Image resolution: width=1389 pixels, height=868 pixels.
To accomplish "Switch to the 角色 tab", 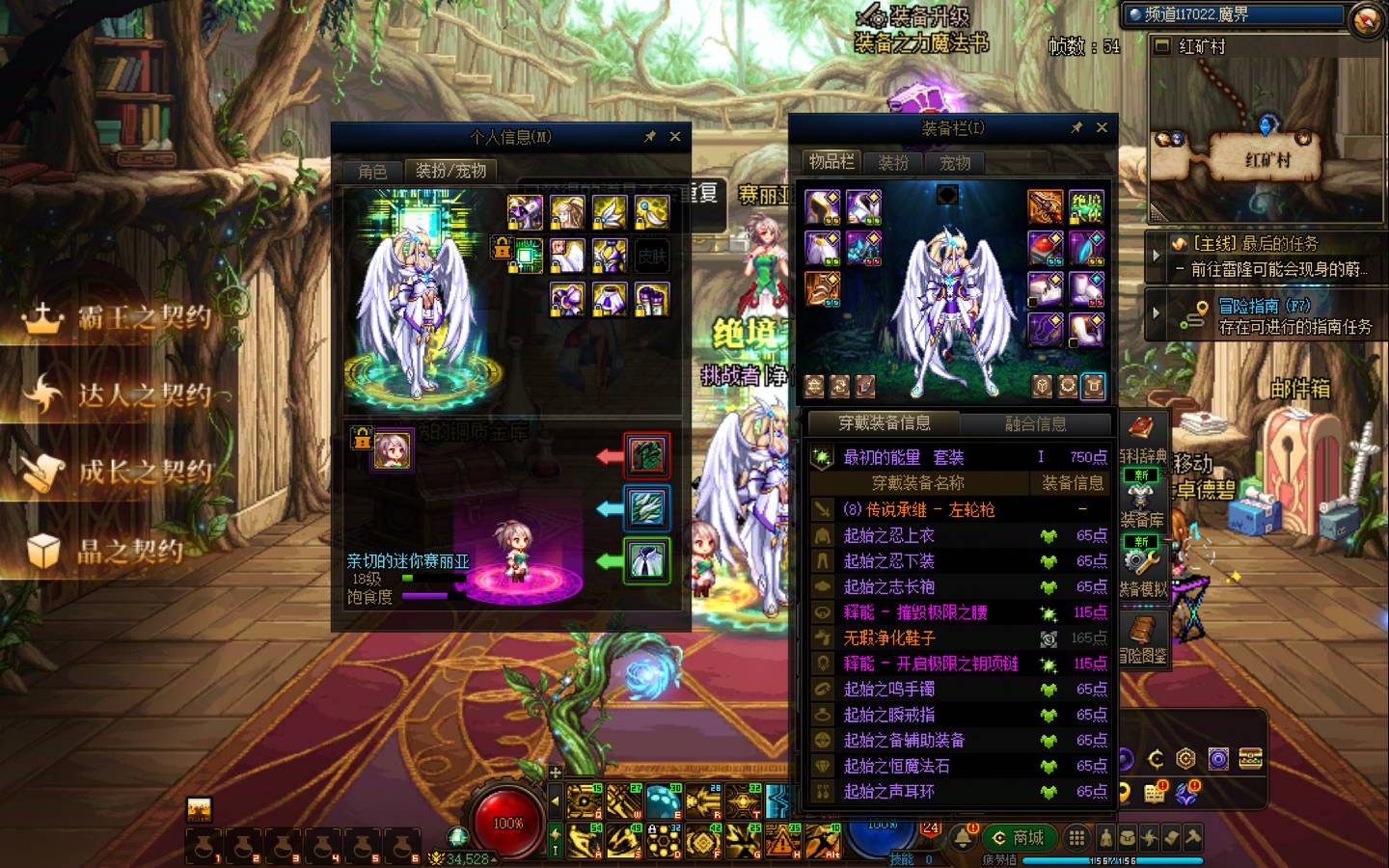I will (372, 172).
